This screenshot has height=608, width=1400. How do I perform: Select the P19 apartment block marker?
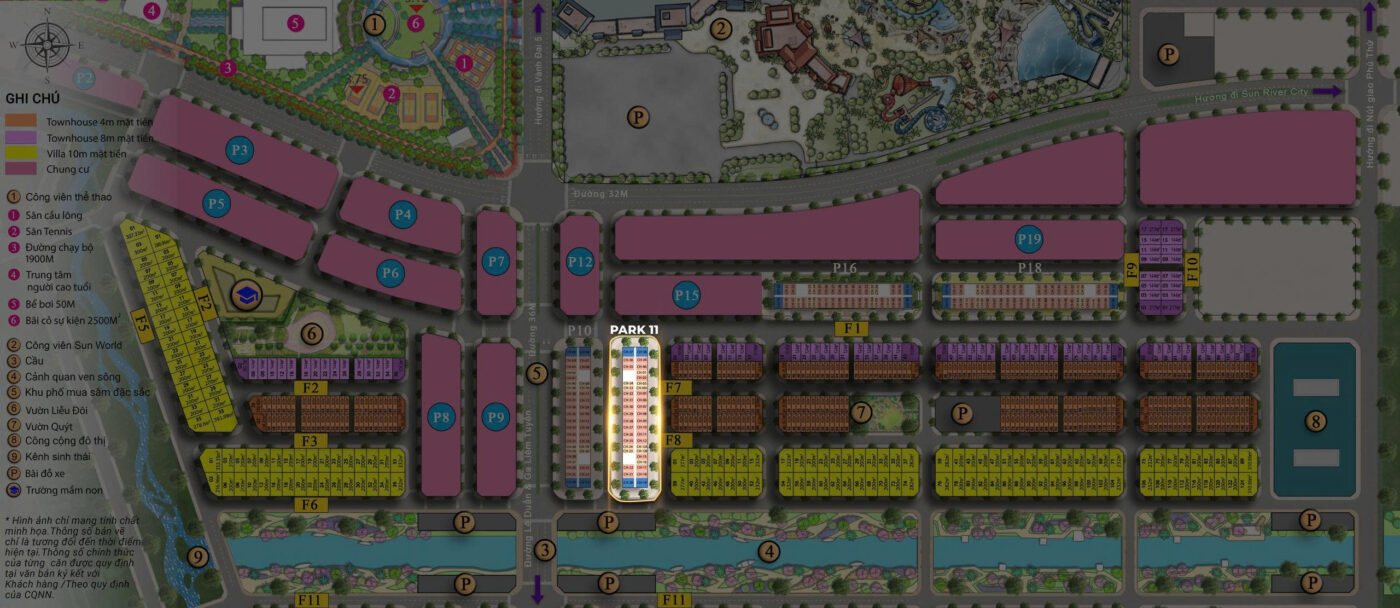1029,239
